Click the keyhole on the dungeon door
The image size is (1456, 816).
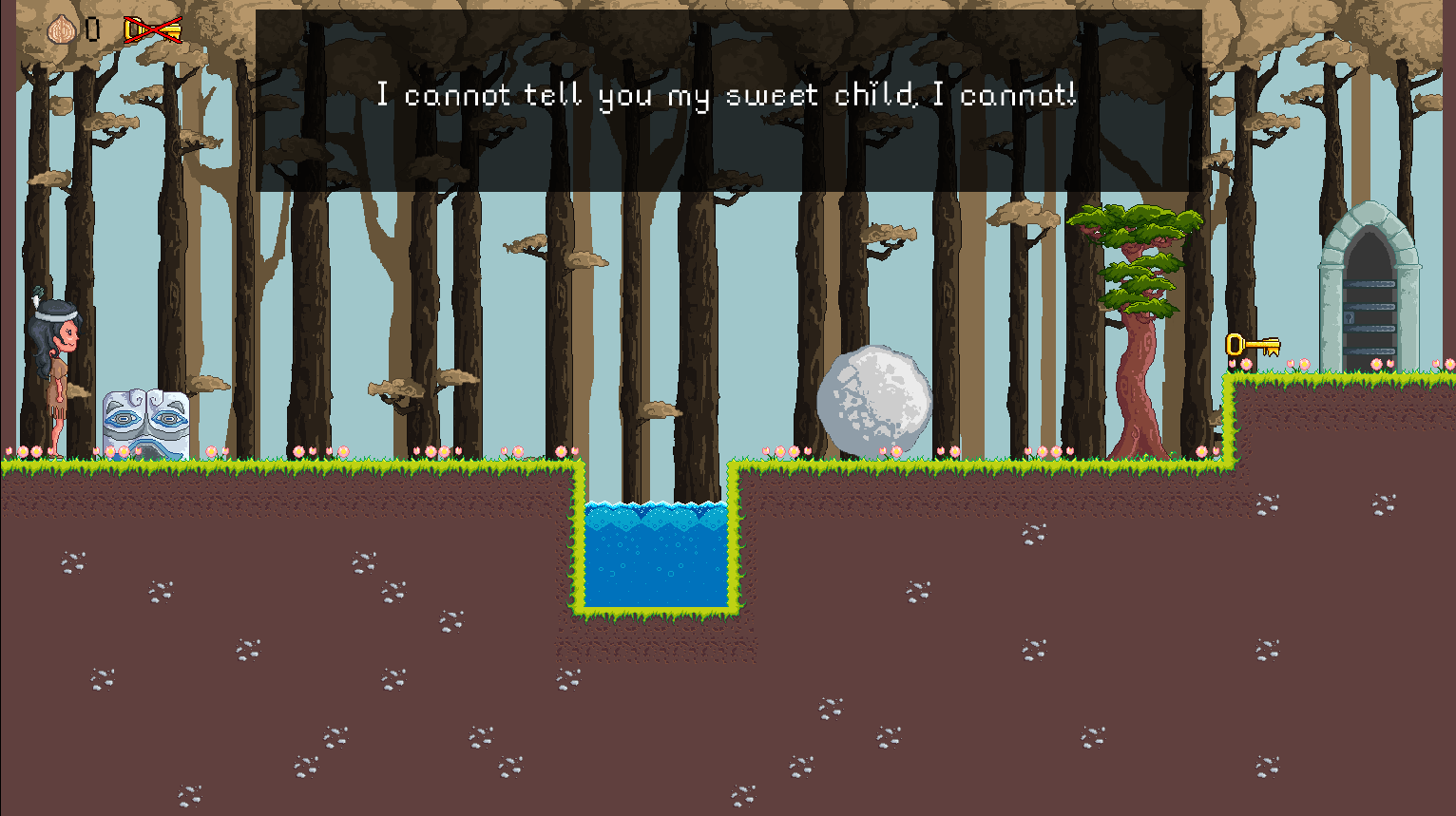(x=1349, y=317)
